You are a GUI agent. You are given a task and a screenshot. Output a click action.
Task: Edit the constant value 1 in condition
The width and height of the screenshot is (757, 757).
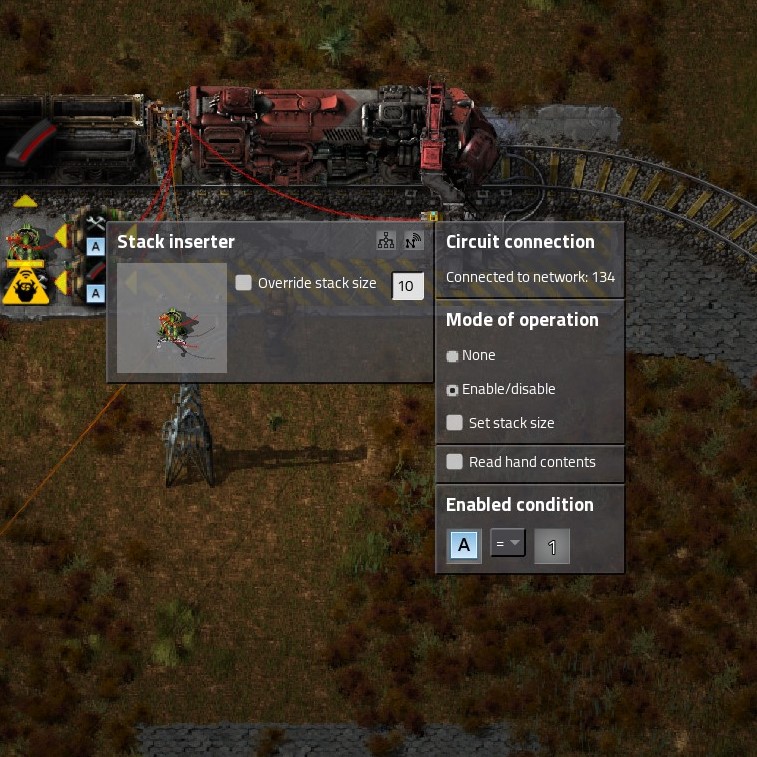(552, 547)
